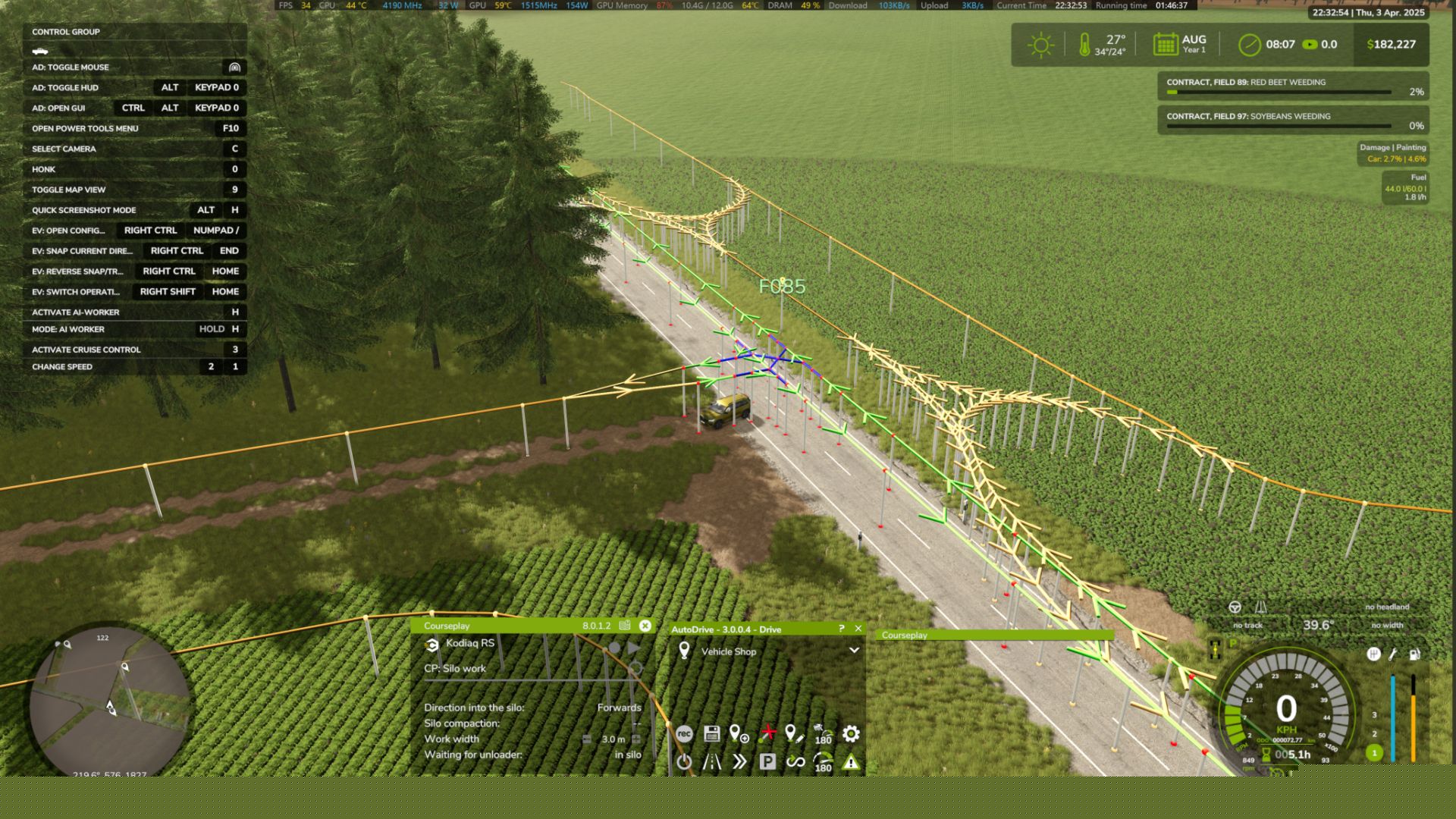This screenshot has height=819, width=1456.
Task: Click the AutoDrive floppy disk save icon
Action: pyautogui.click(x=711, y=733)
